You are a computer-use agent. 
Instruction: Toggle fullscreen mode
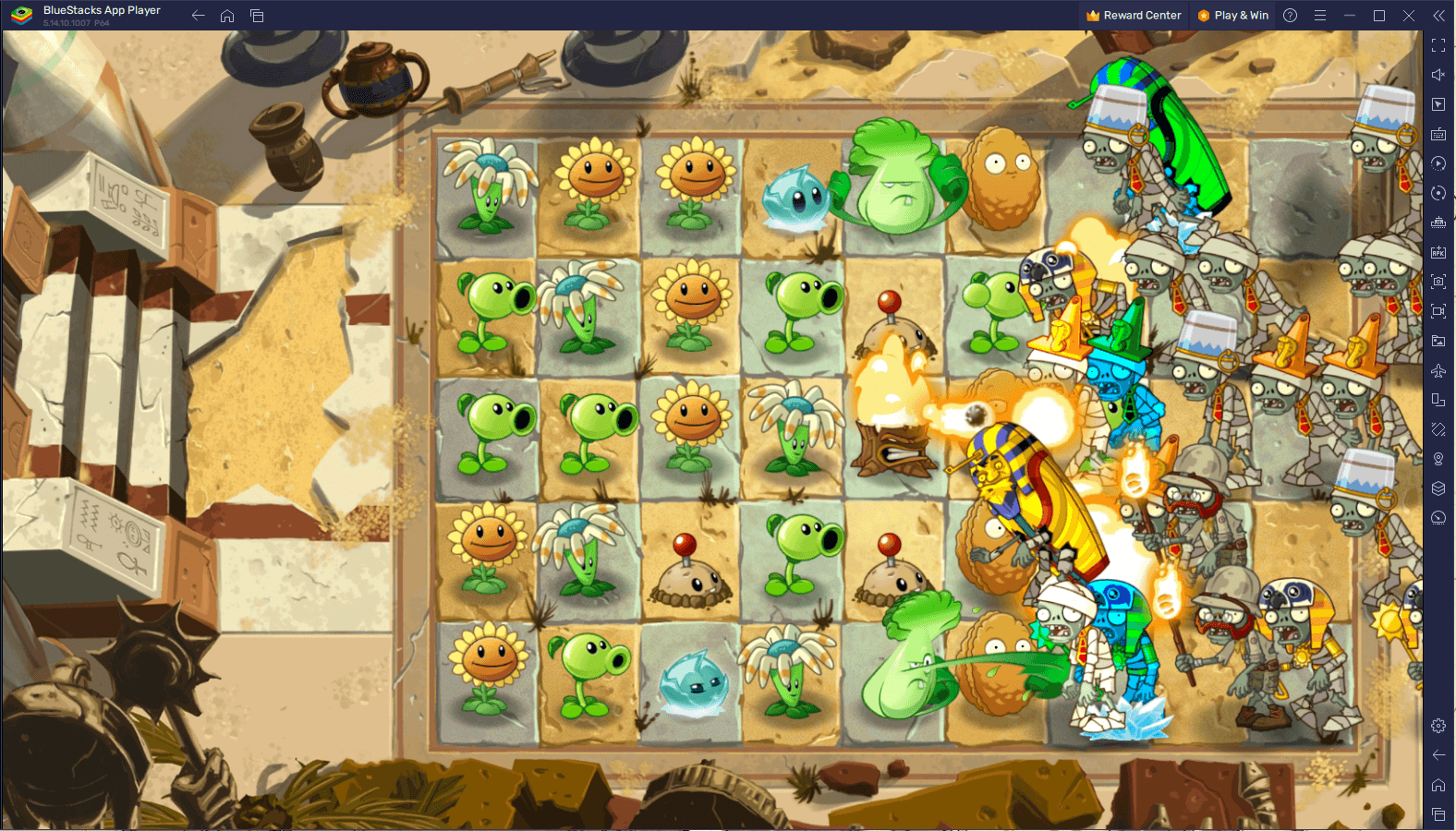click(1438, 44)
